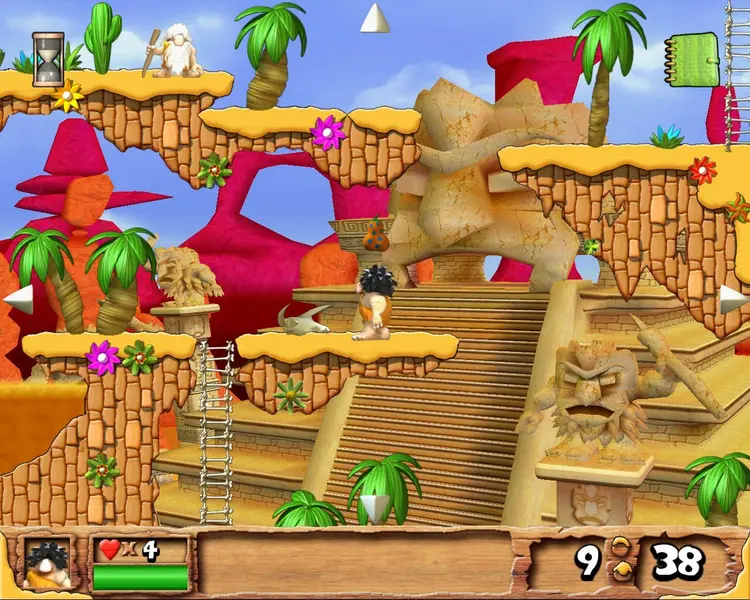Click the white down arrow above the HUD
Viewport: 750px width, 600px height.
tap(374, 508)
